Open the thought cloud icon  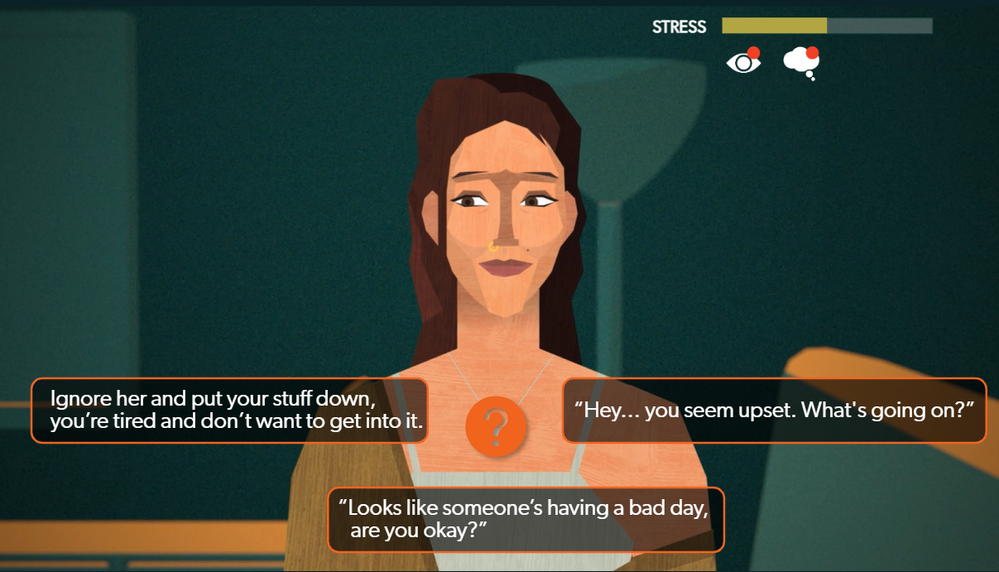(801, 62)
